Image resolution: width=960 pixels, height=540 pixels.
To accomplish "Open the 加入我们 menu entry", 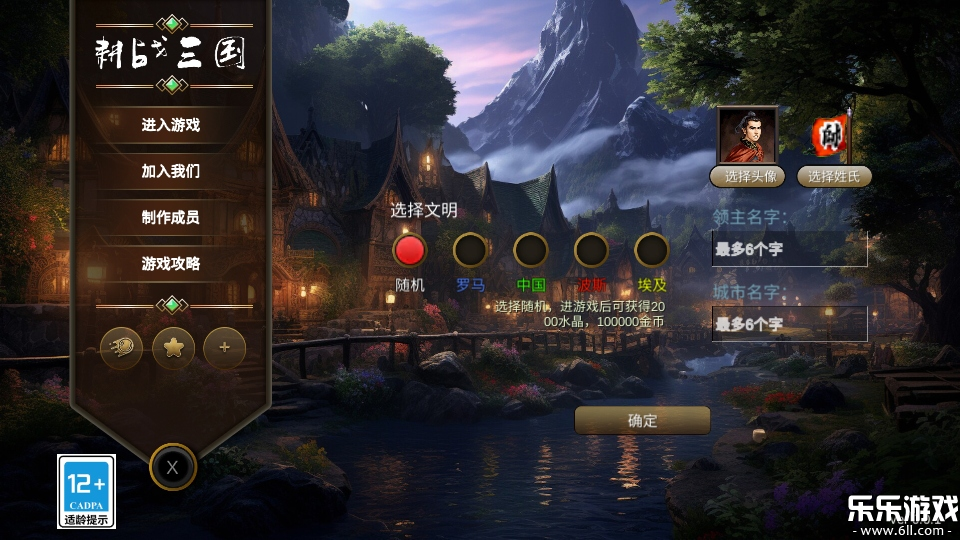I will click(171, 171).
